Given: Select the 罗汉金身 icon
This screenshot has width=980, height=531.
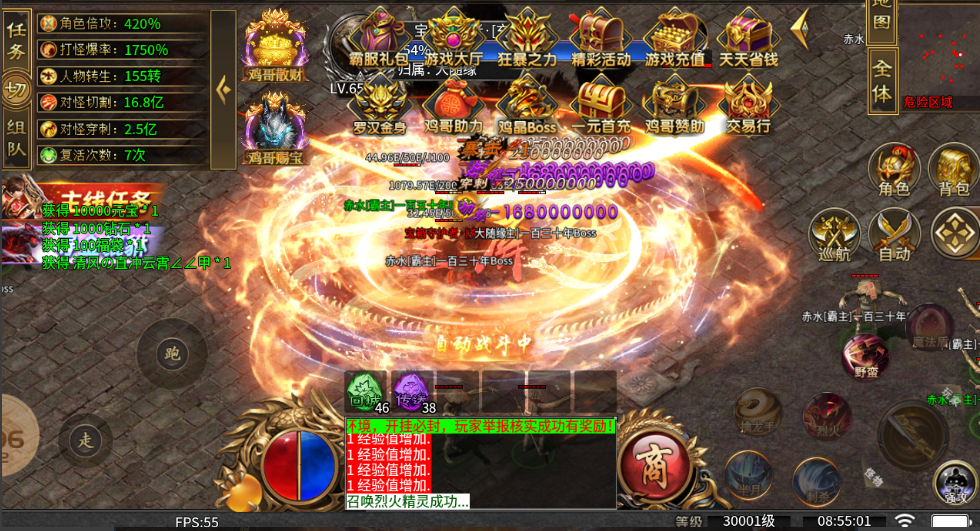Looking at the screenshot, I should [379, 104].
